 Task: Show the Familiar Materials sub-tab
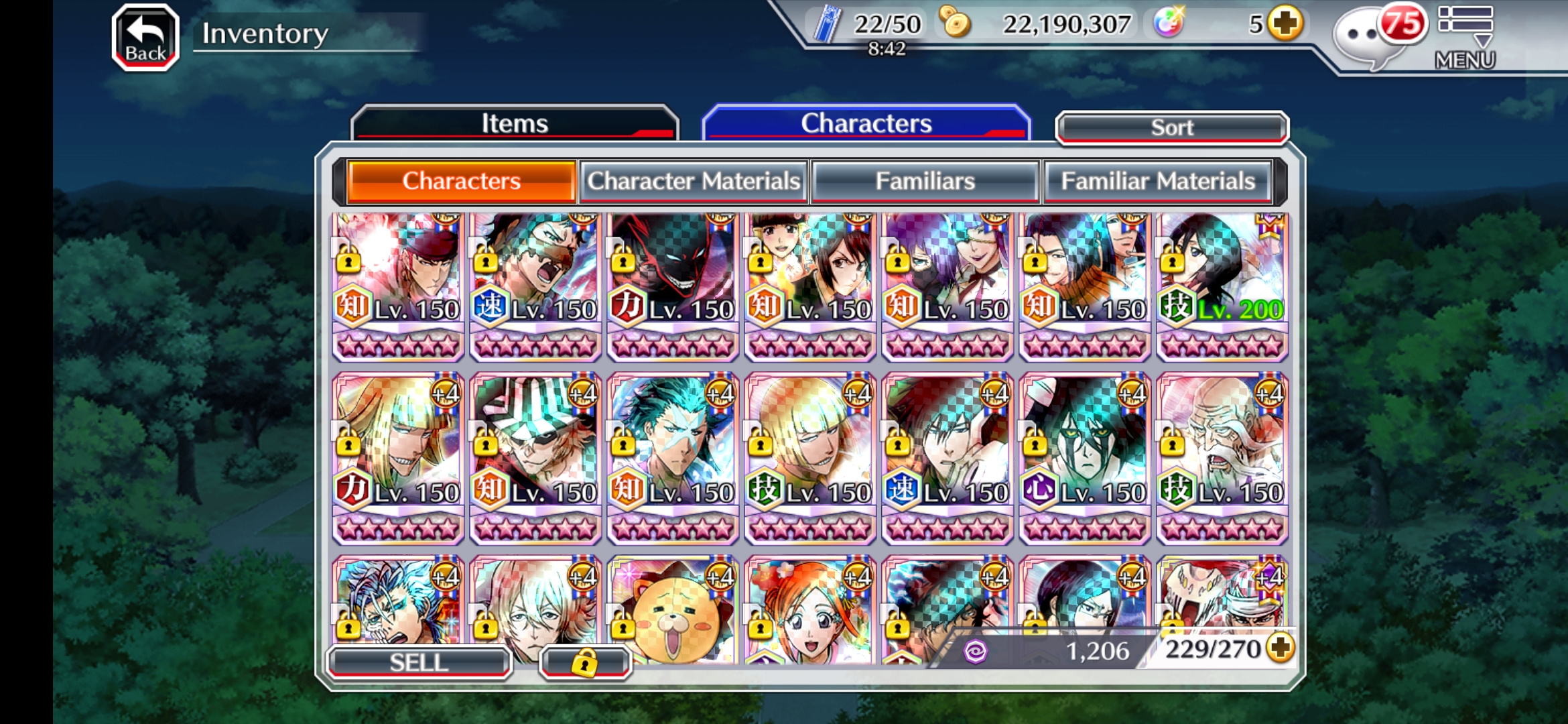1157,181
